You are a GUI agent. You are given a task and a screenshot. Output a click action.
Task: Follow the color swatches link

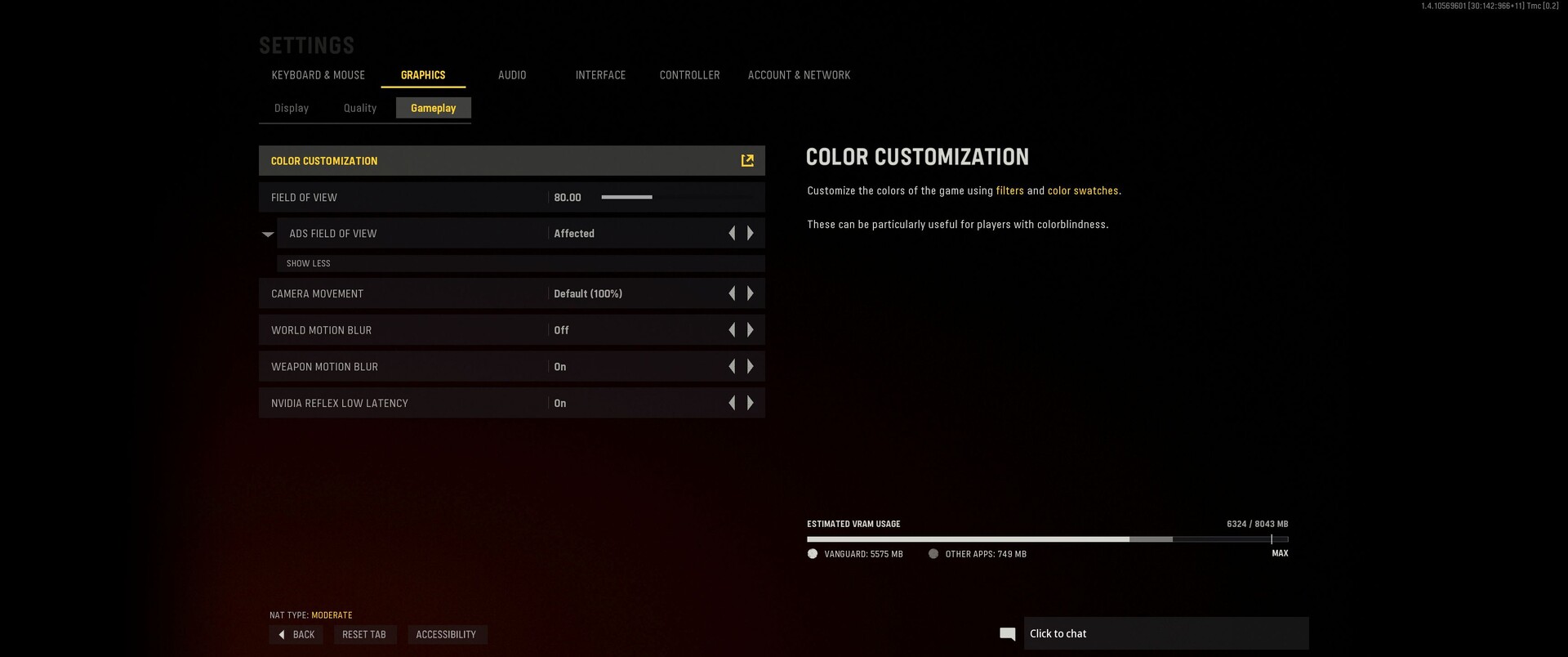click(x=1083, y=190)
